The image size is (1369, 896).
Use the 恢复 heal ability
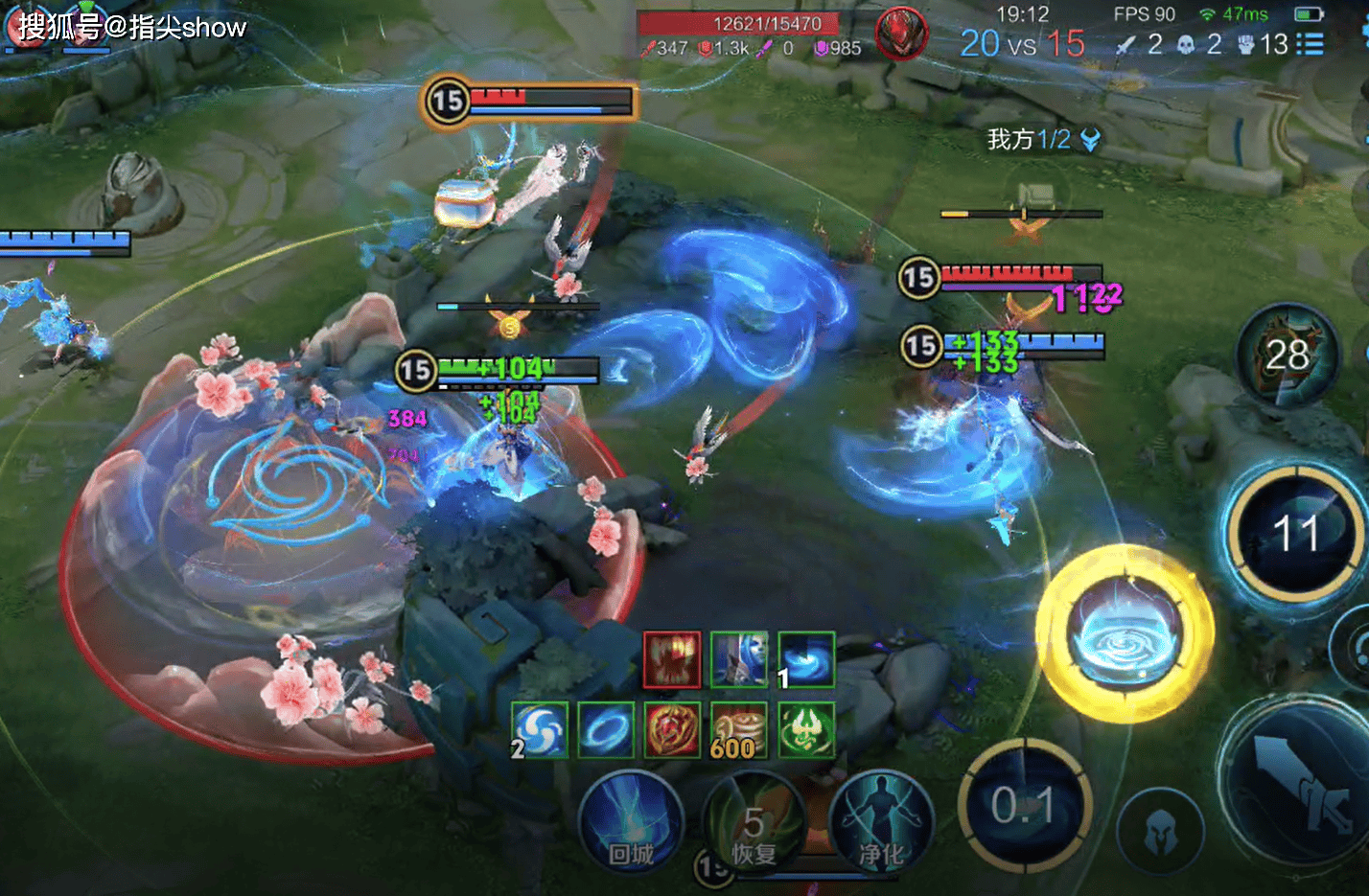754,825
